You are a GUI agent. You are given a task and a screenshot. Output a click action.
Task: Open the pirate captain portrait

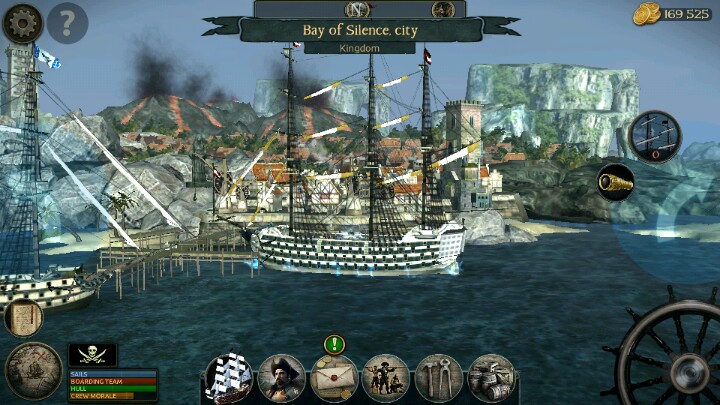pyautogui.click(x=281, y=378)
